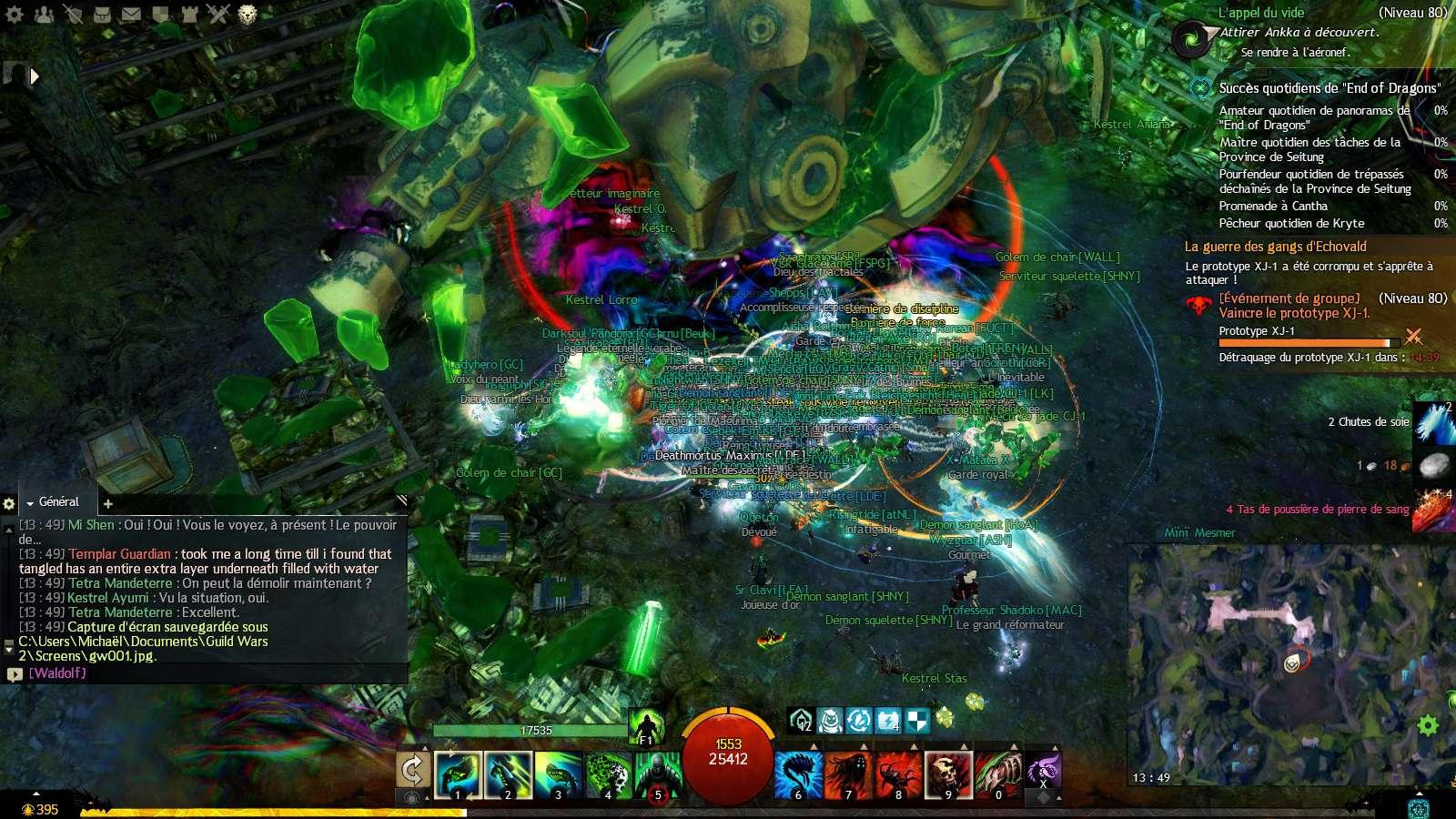
Task: Open the hero panel sword-and-shield icon
Action: click(x=75, y=14)
